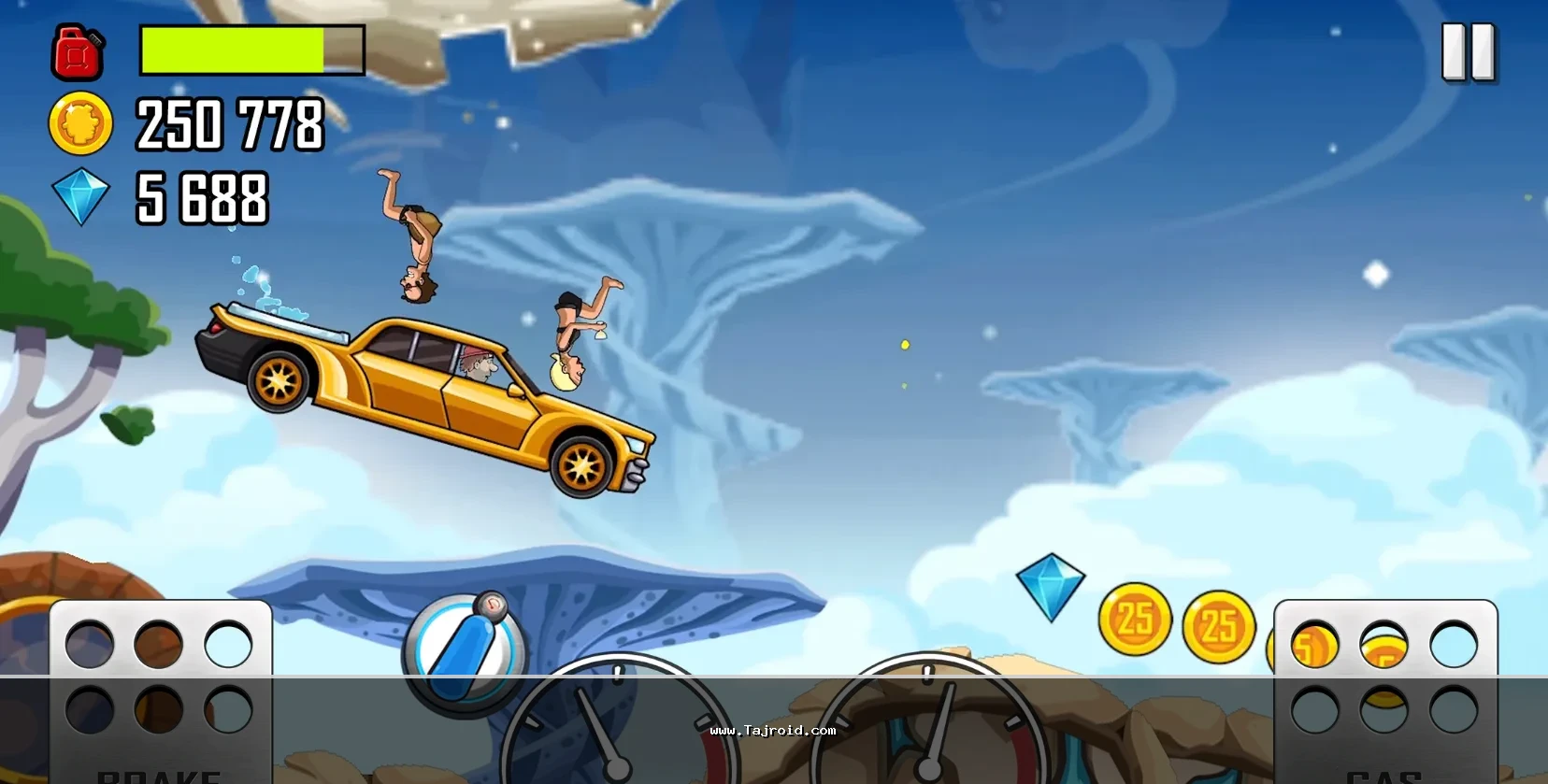Viewport: 1548px width, 784px height.
Task: Hit the brake pedal
Action: (160, 691)
